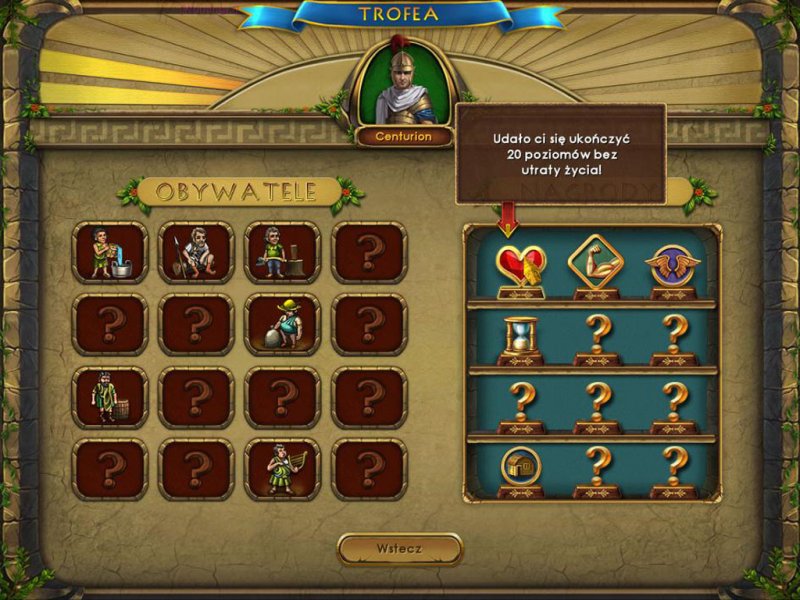Select the lyre-playing citizen tile
Screen dimensions: 800x600
point(283,469)
